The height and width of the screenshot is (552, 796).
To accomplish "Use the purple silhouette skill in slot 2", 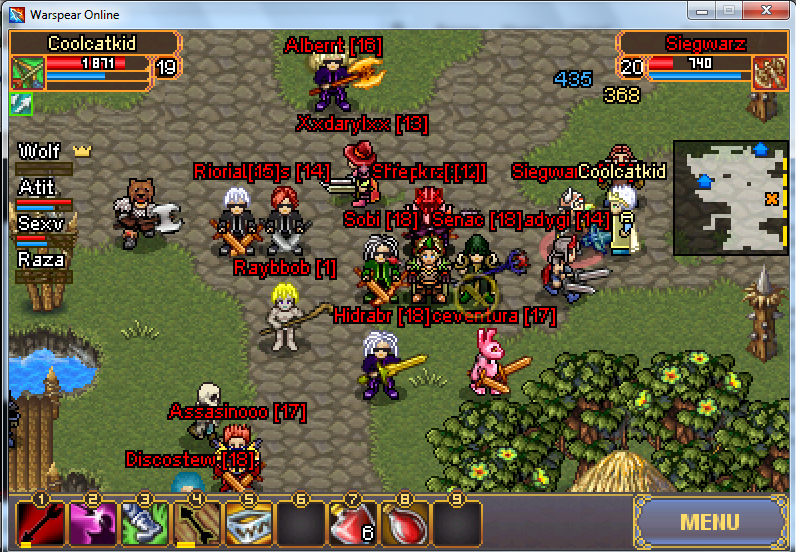I will [92, 523].
